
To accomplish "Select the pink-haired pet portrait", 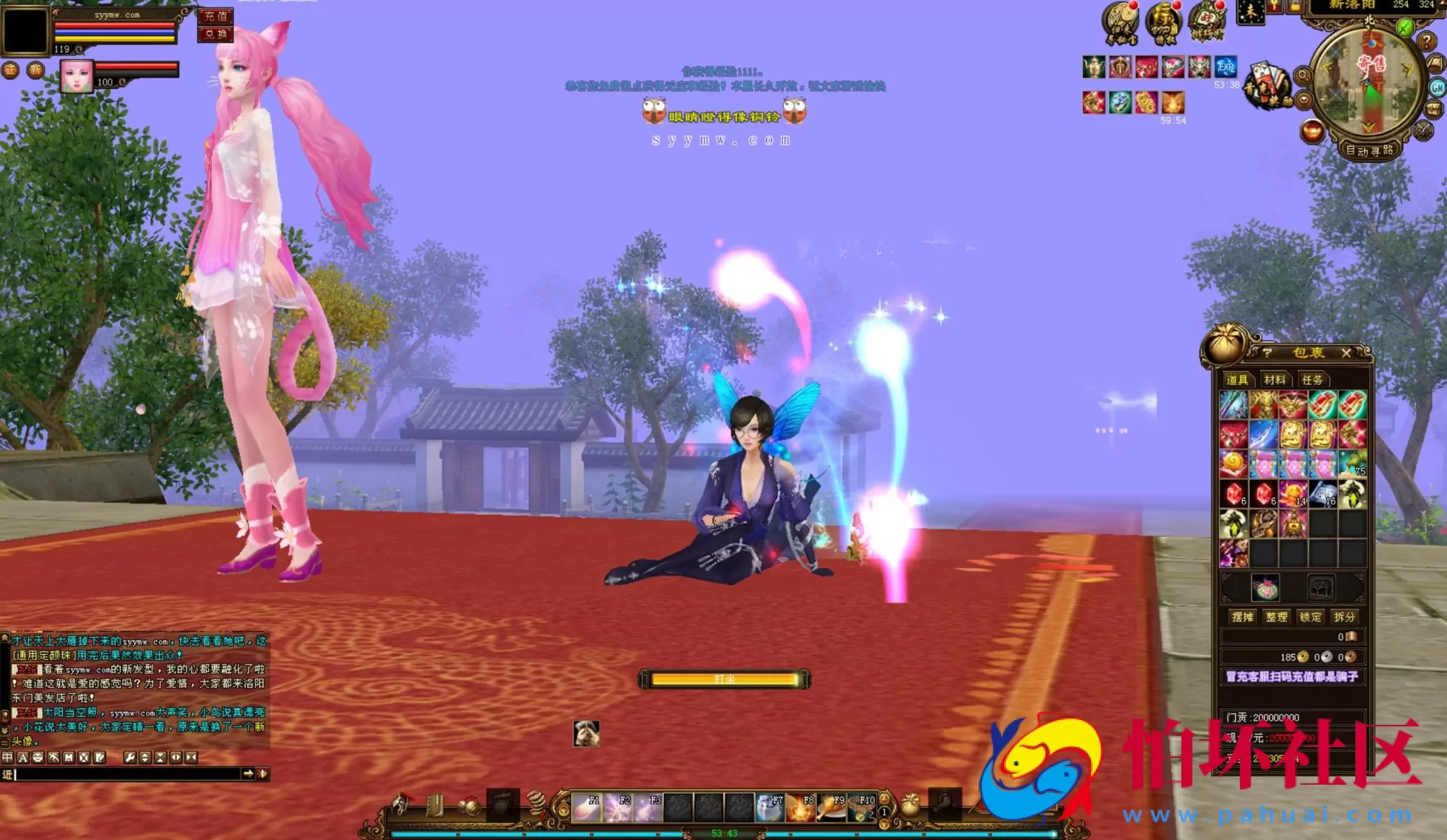I will click(x=76, y=76).
